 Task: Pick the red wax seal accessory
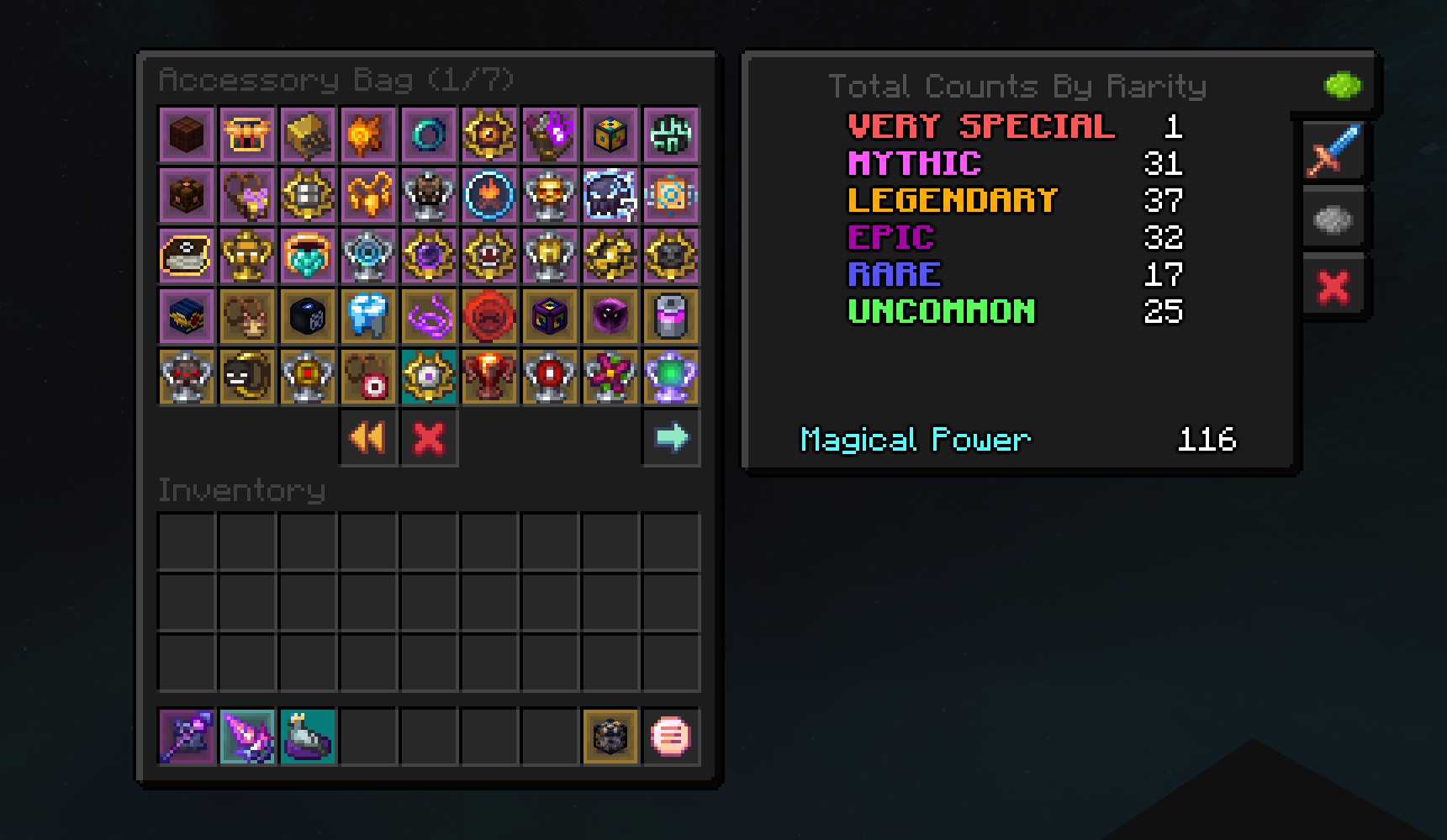pos(489,316)
